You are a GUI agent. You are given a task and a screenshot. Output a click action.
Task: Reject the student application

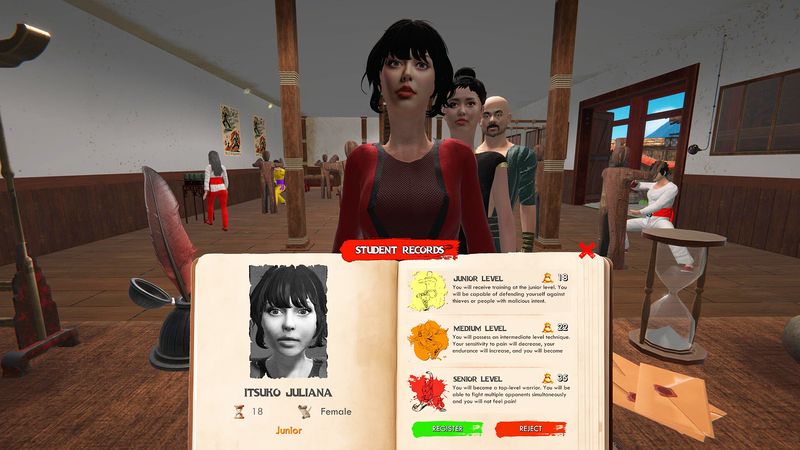click(530, 428)
